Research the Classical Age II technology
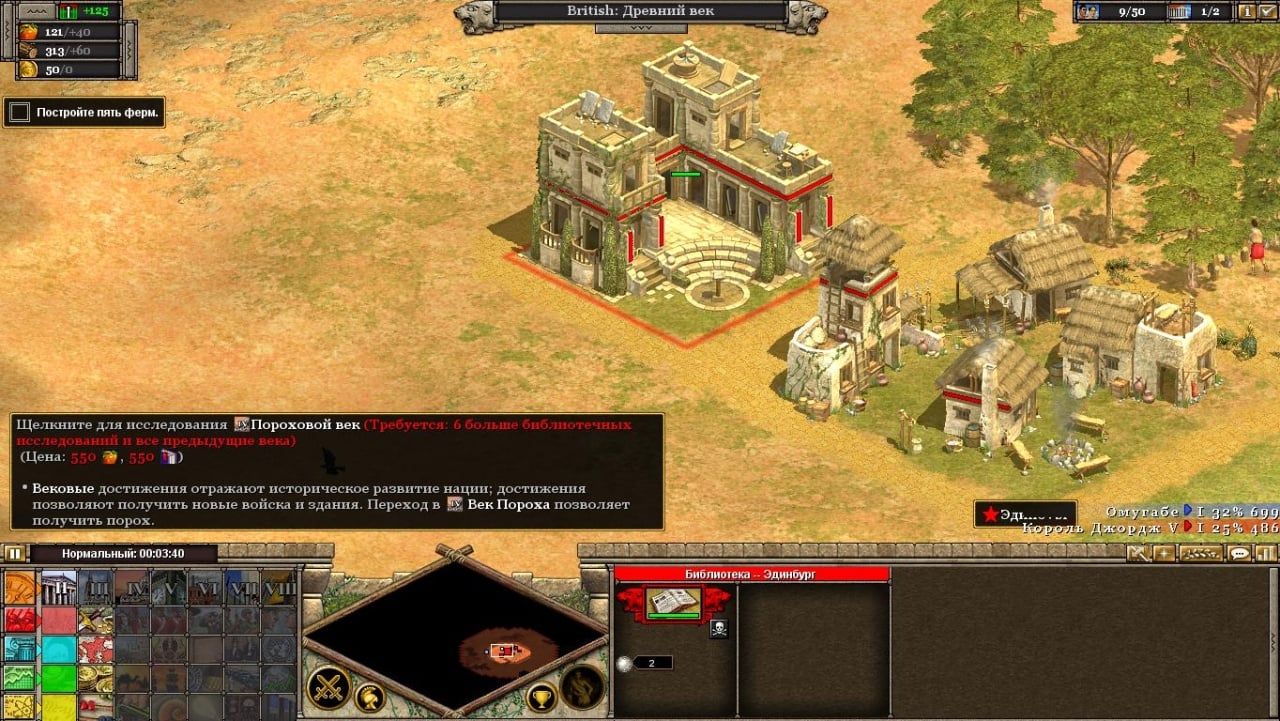The height and width of the screenshot is (721, 1280). click(59, 587)
